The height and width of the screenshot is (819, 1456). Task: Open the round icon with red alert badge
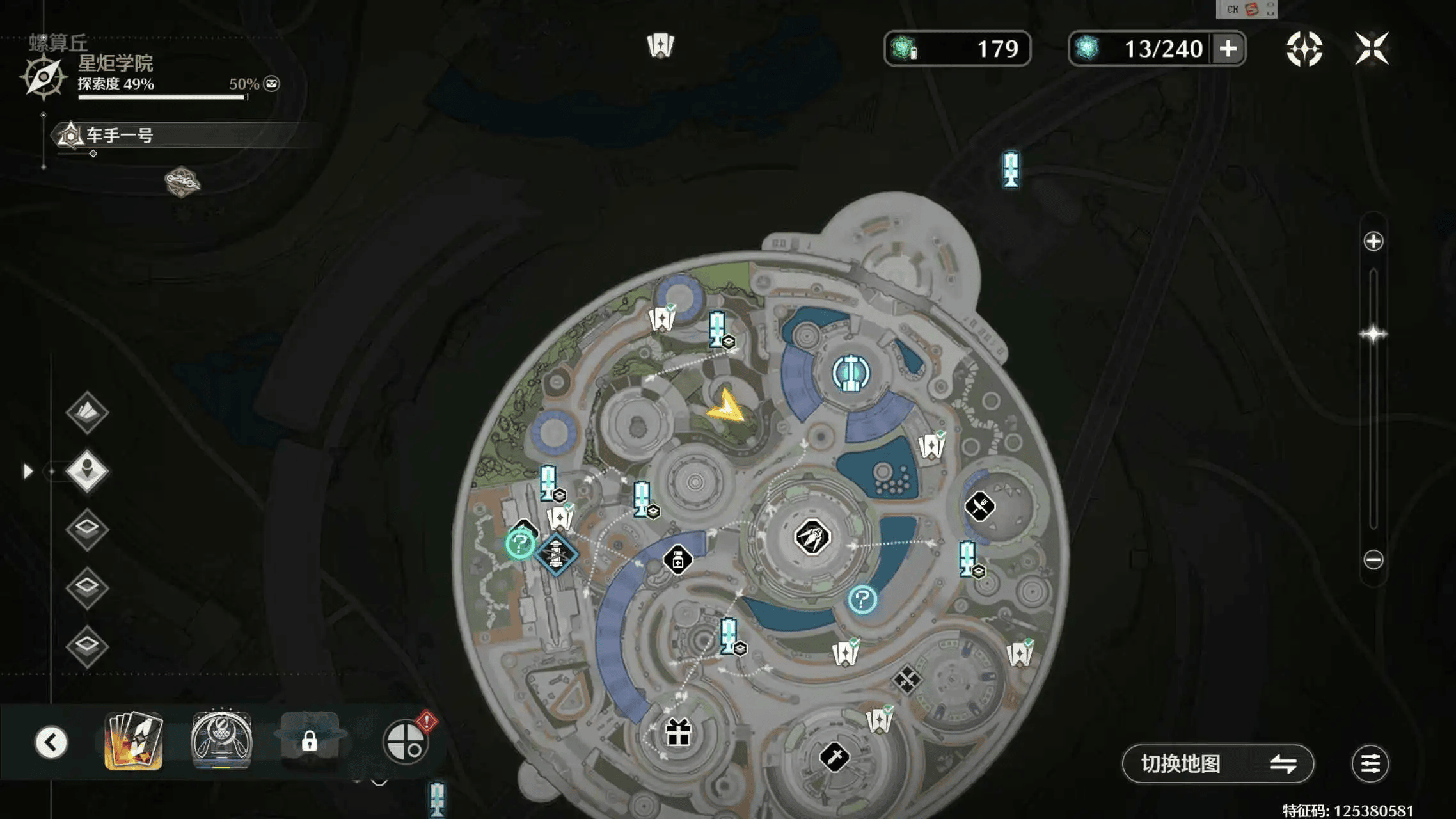point(406,742)
